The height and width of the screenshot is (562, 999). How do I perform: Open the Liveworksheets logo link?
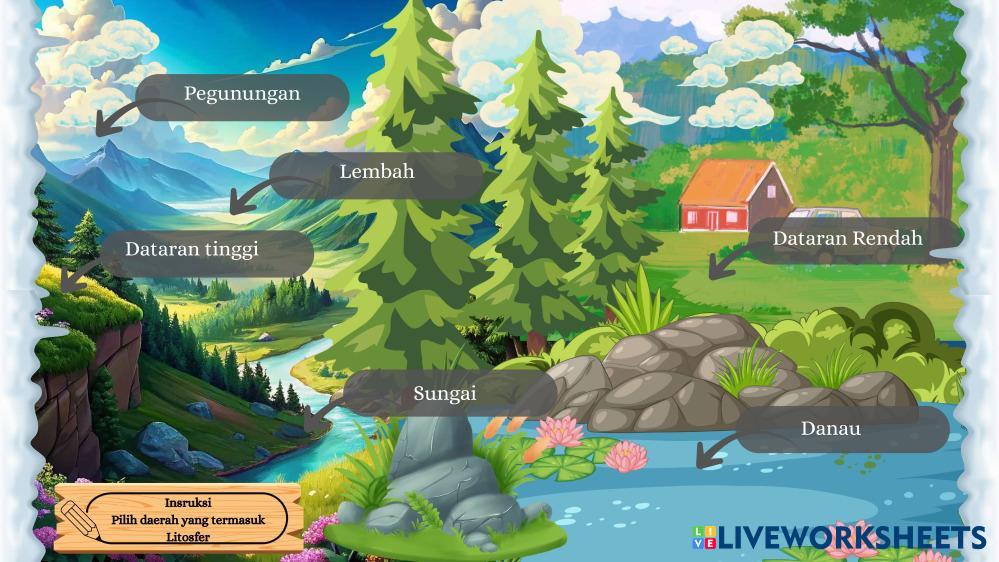838,538
